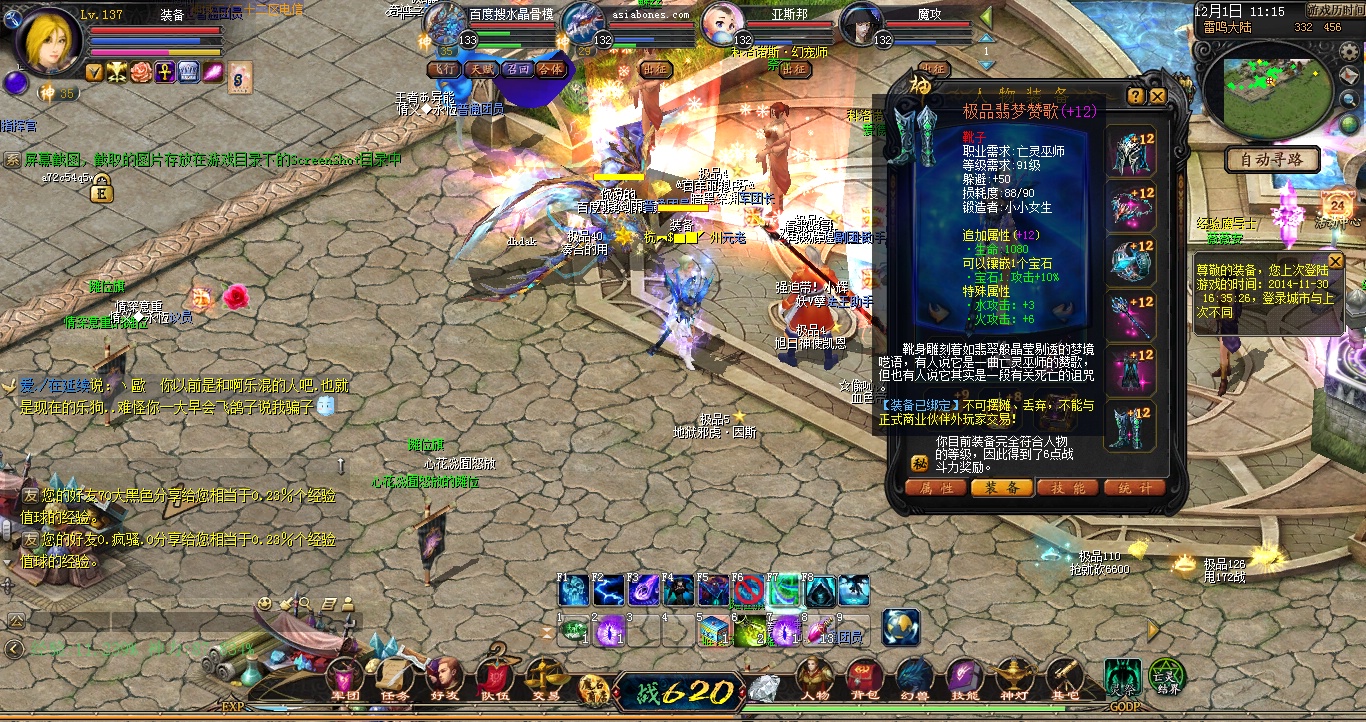1366x722 pixels.
Task: Switch to the 统计 statistics tab
Action: [1134, 488]
